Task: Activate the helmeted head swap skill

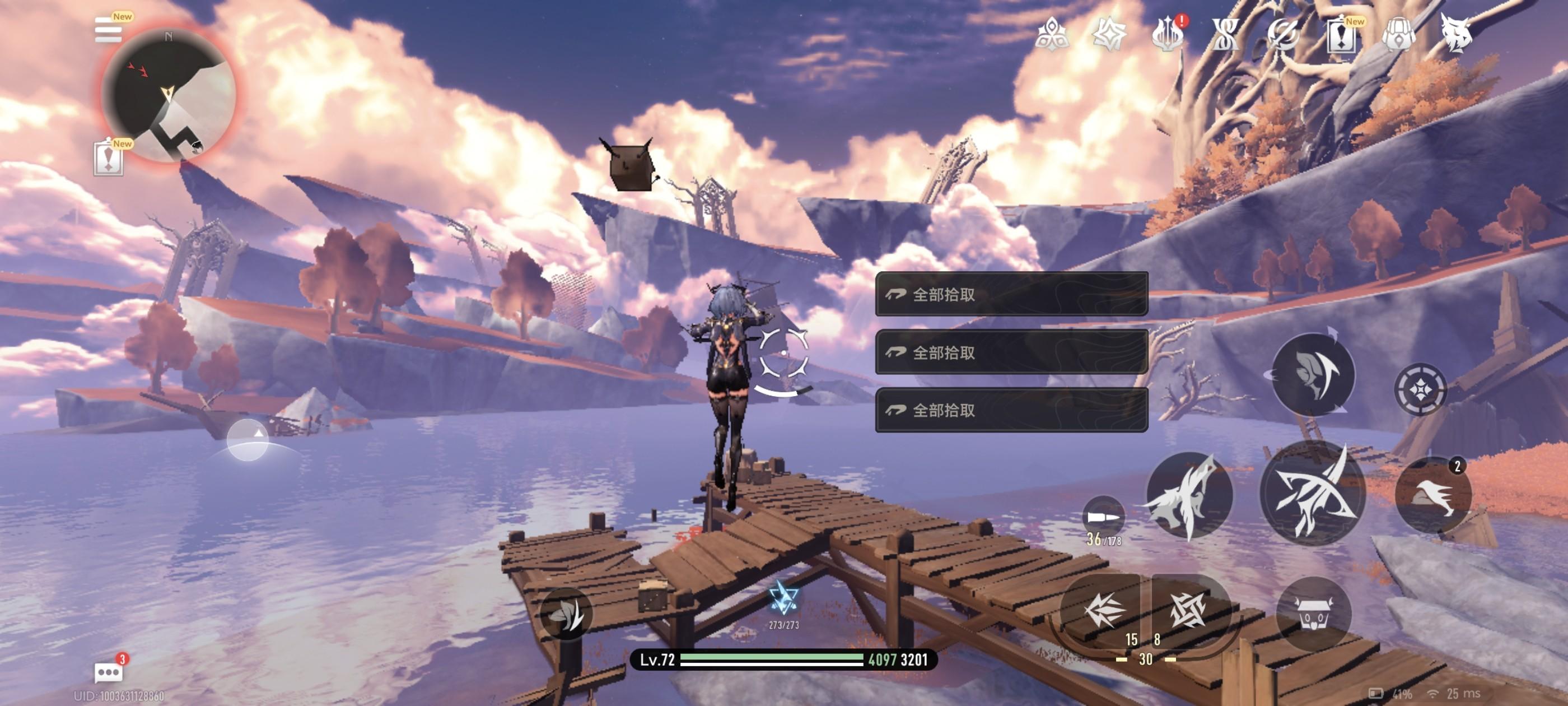Action: [x=1314, y=375]
